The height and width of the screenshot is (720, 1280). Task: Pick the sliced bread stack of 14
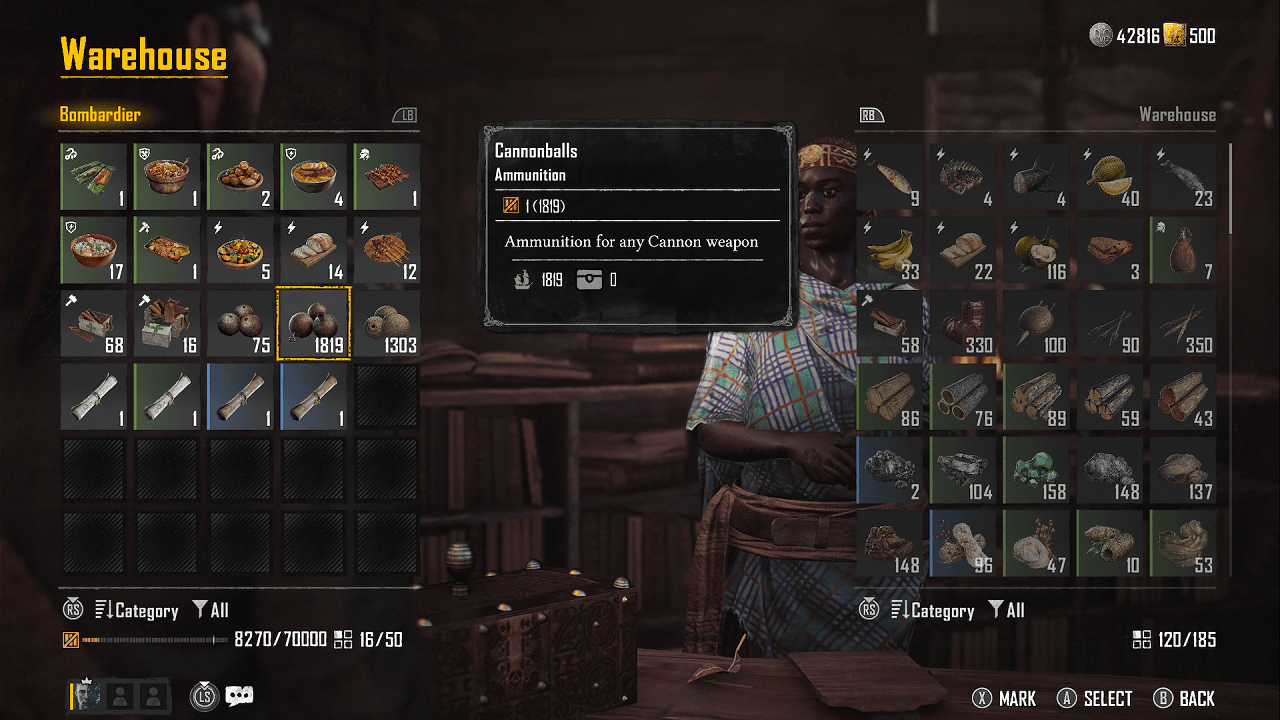[x=314, y=250]
